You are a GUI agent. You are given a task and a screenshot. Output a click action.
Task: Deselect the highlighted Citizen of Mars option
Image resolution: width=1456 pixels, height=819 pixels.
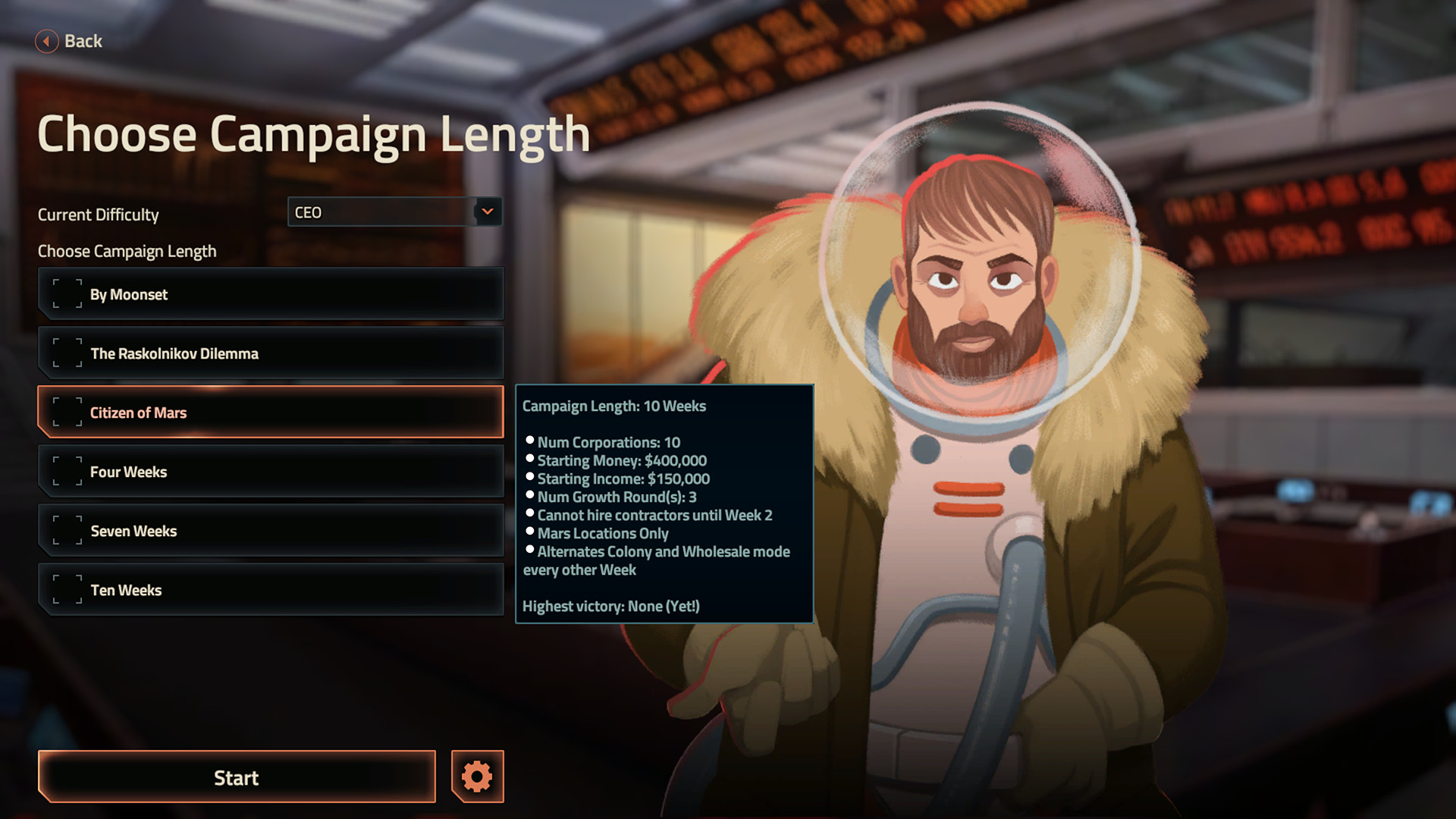point(270,412)
